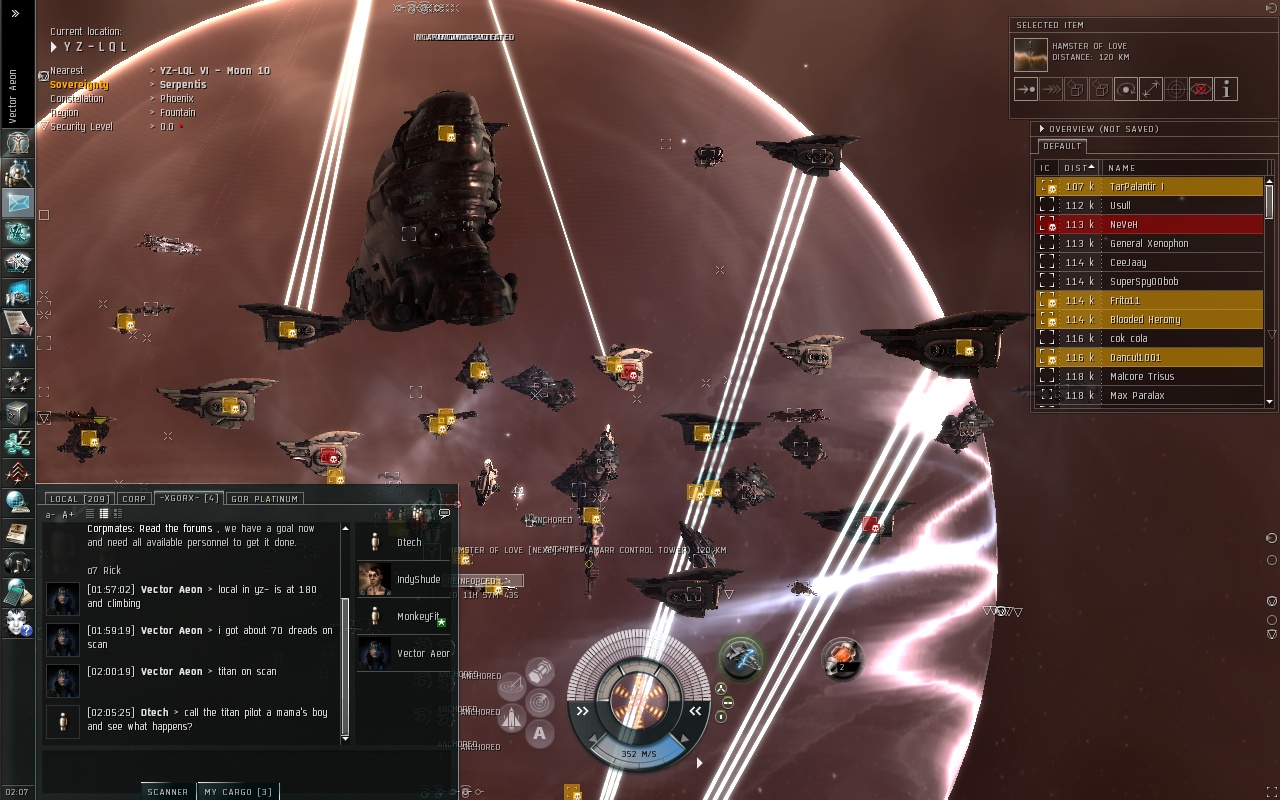Viewport: 1280px width, 800px height.
Task: Open the Default overview tab
Action: tap(1062, 147)
